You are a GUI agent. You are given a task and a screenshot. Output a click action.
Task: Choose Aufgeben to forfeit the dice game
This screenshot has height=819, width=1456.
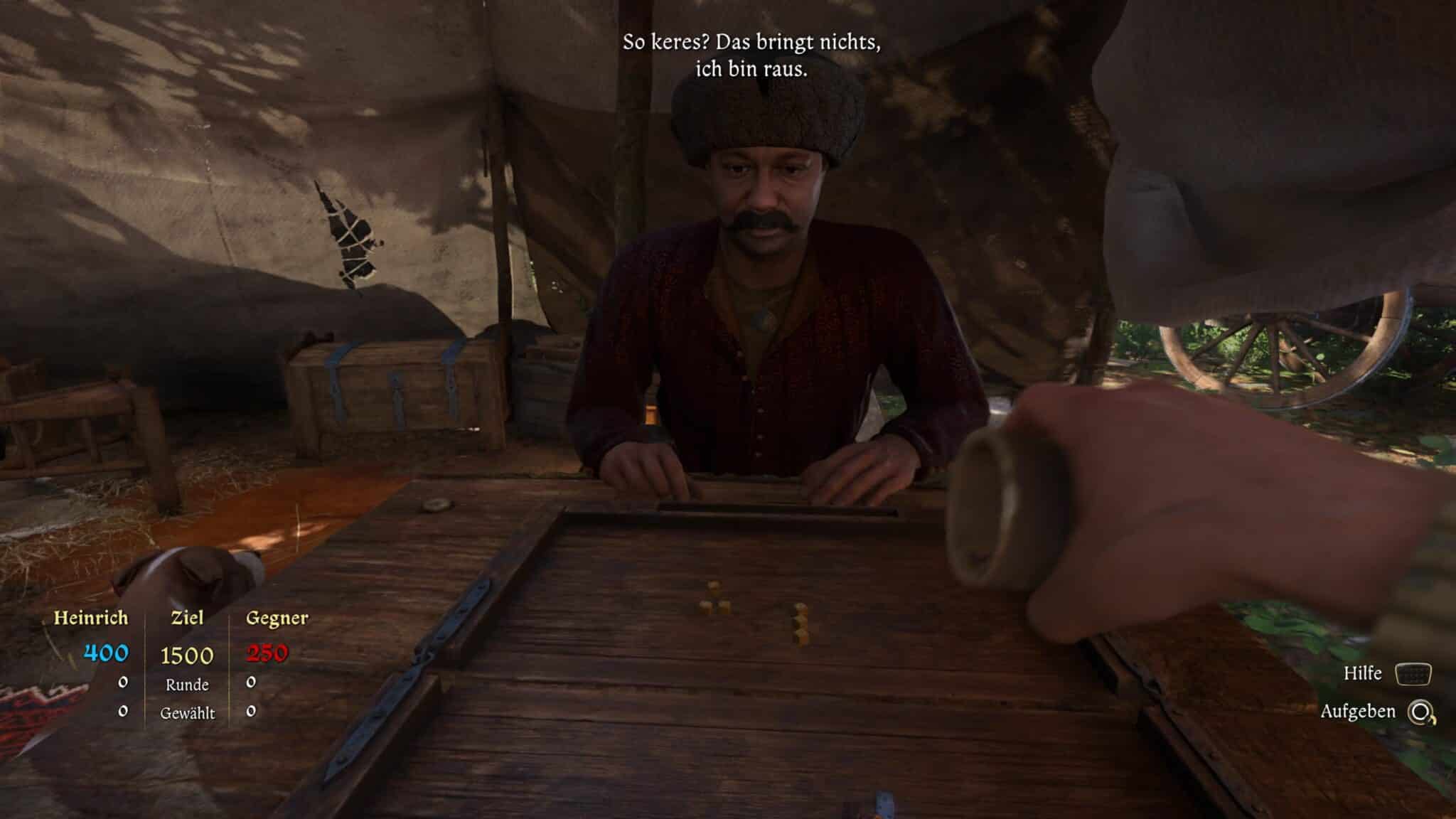1377,712
